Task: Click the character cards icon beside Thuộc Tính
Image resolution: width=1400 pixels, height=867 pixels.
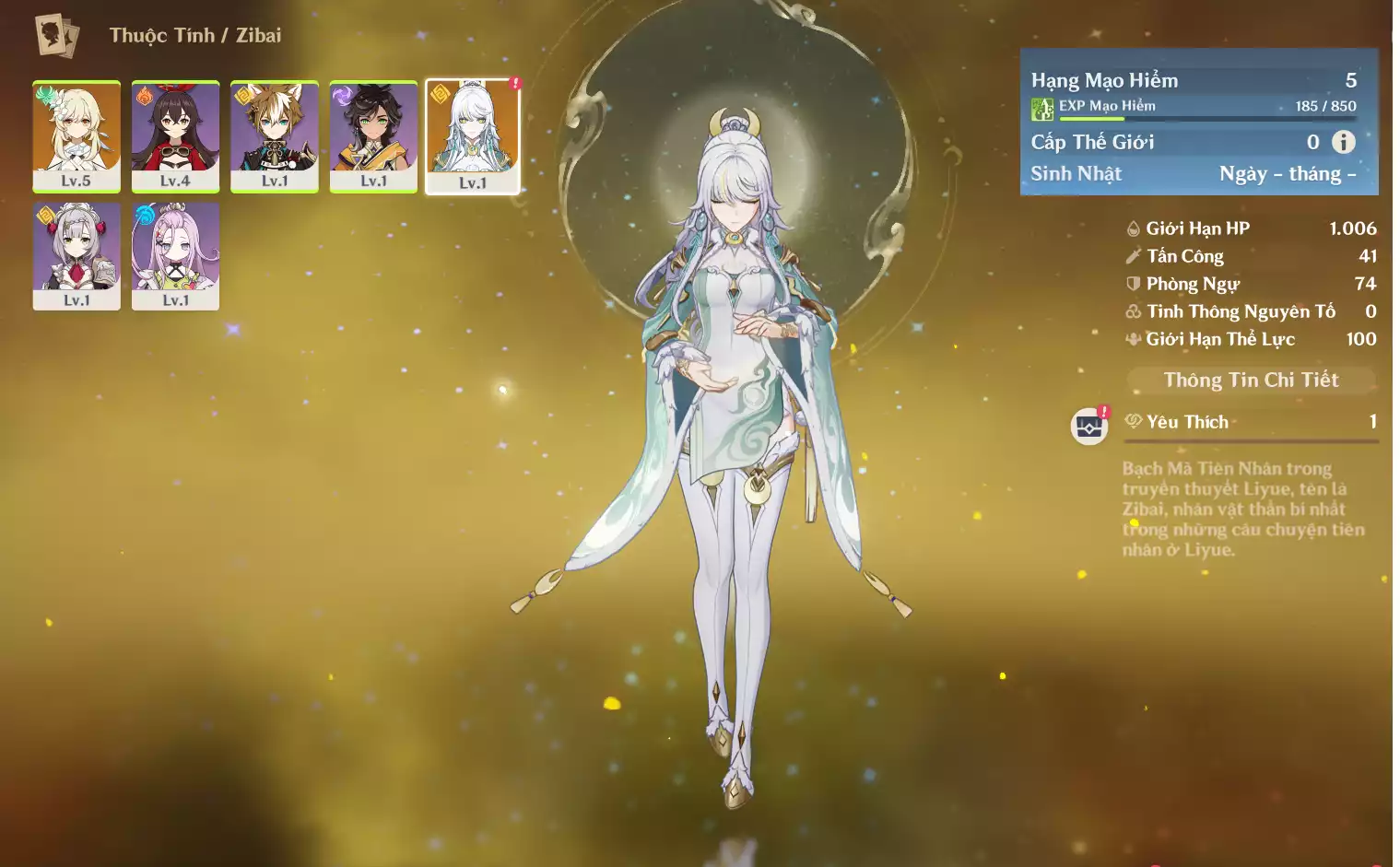Action: click(x=57, y=36)
